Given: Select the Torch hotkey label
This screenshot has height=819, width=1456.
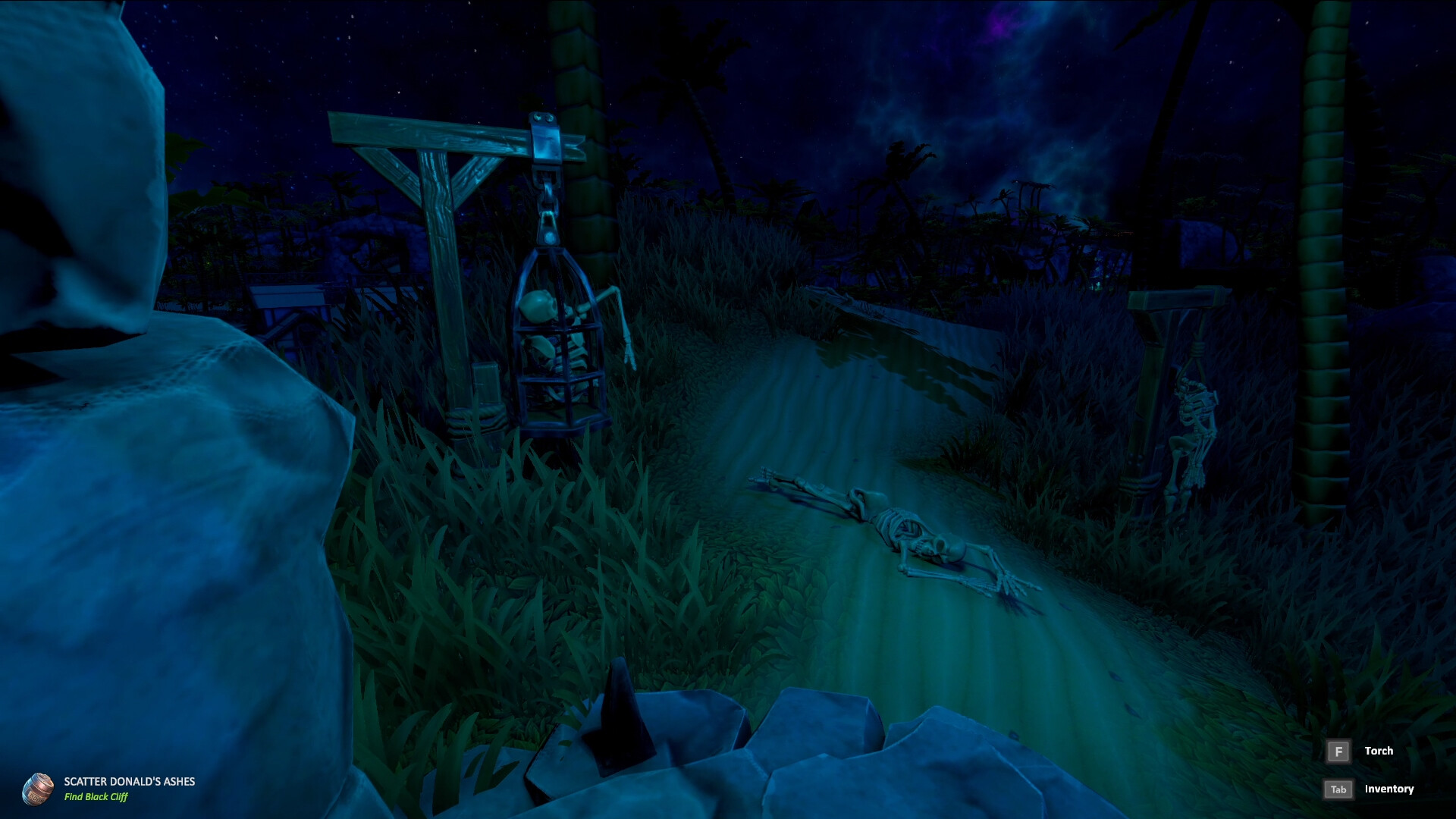Looking at the screenshot, I should point(1379,750).
